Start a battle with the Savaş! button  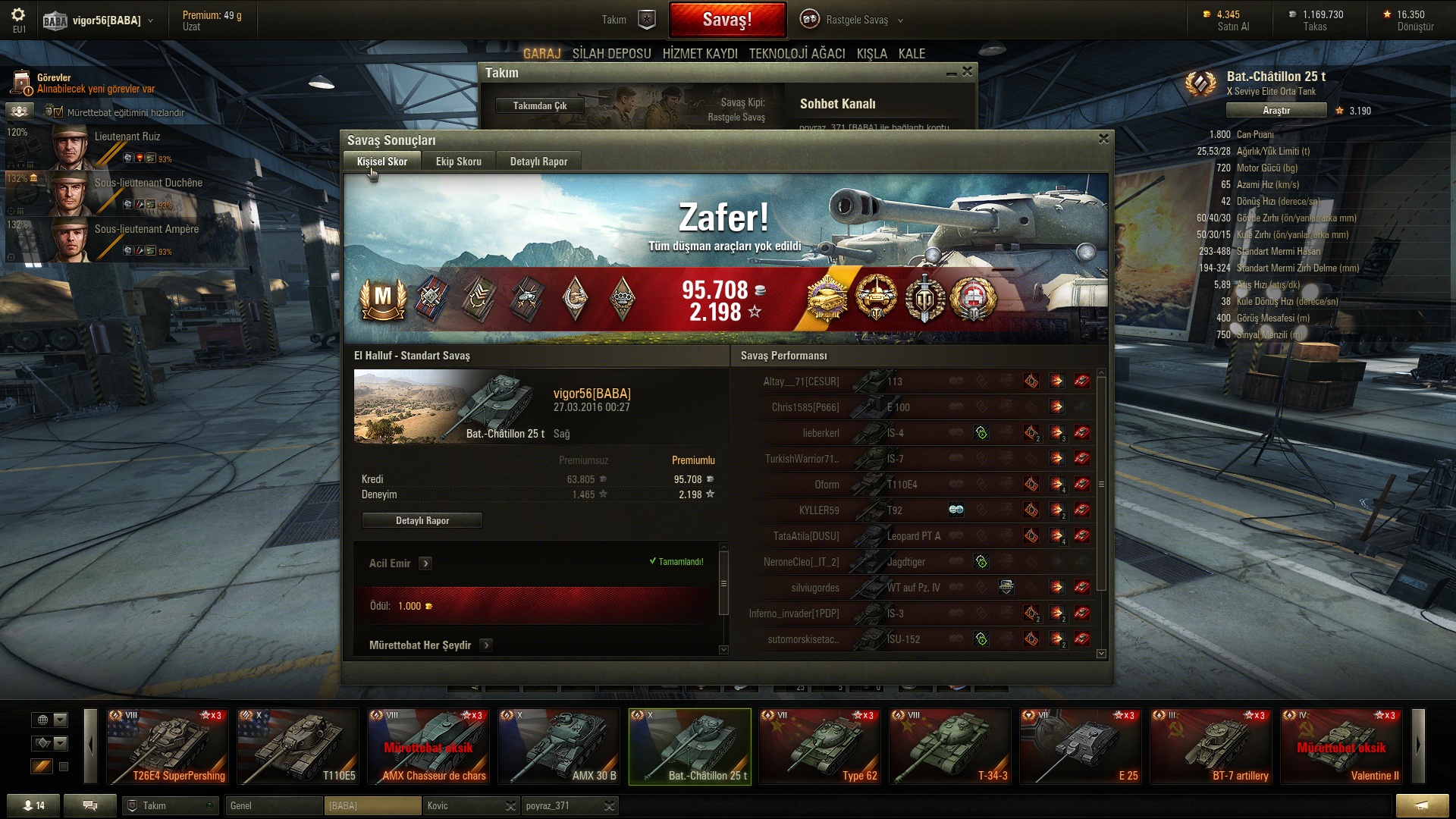[x=726, y=20]
